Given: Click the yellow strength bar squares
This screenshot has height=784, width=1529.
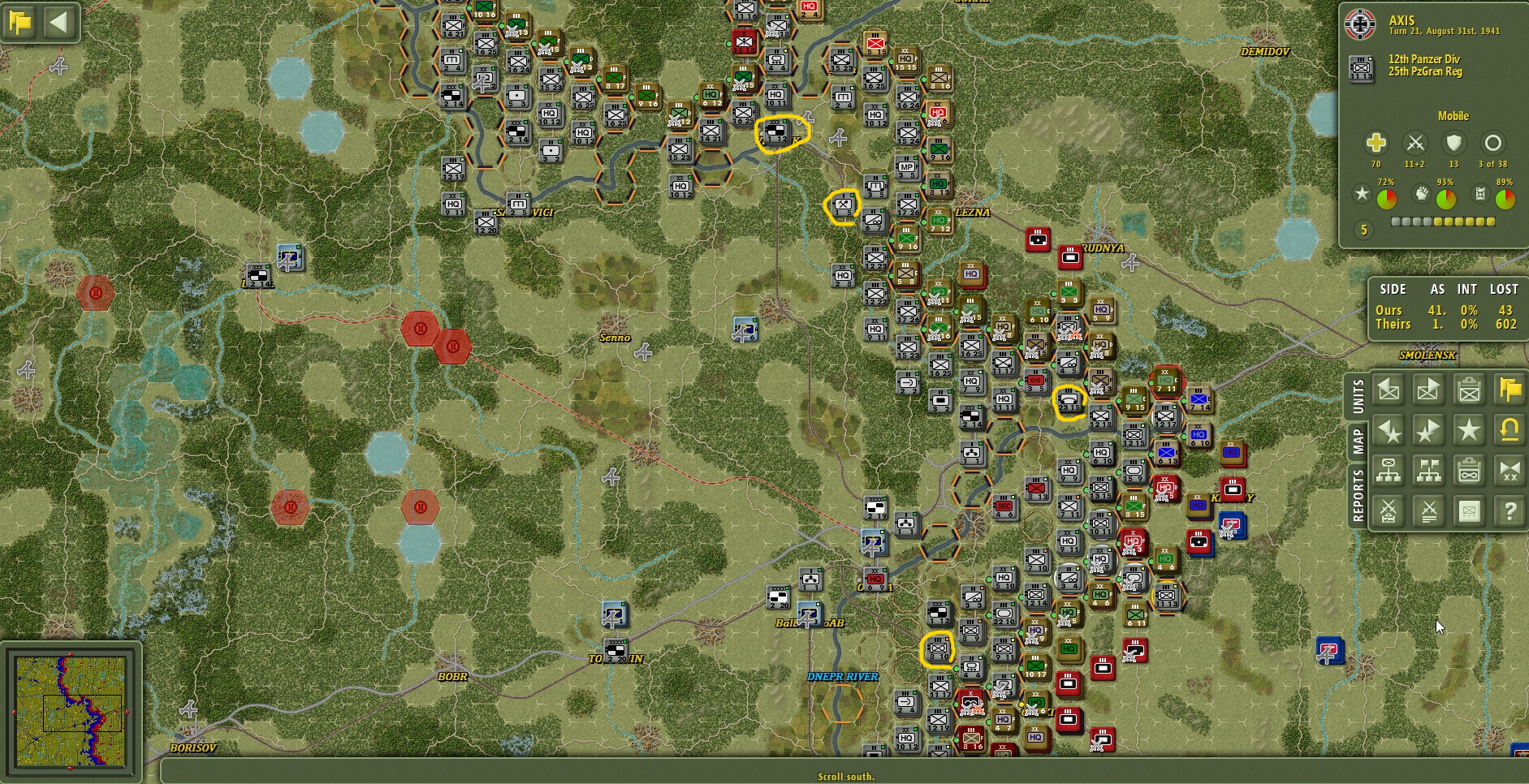Looking at the screenshot, I should pyautogui.click(x=1441, y=221).
